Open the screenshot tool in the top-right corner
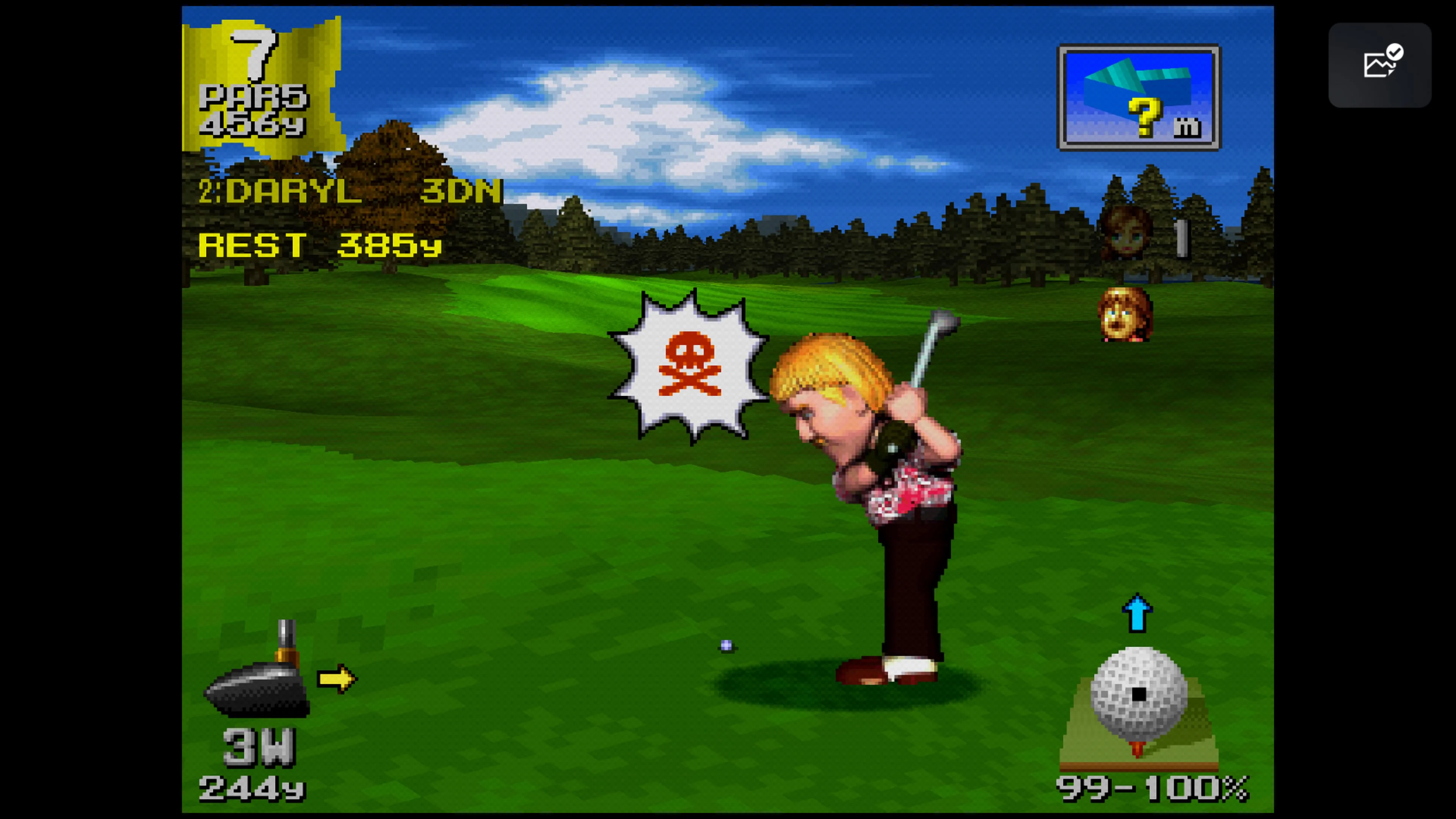The width and height of the screenshot is (1456, 819). click(1381, 66)
